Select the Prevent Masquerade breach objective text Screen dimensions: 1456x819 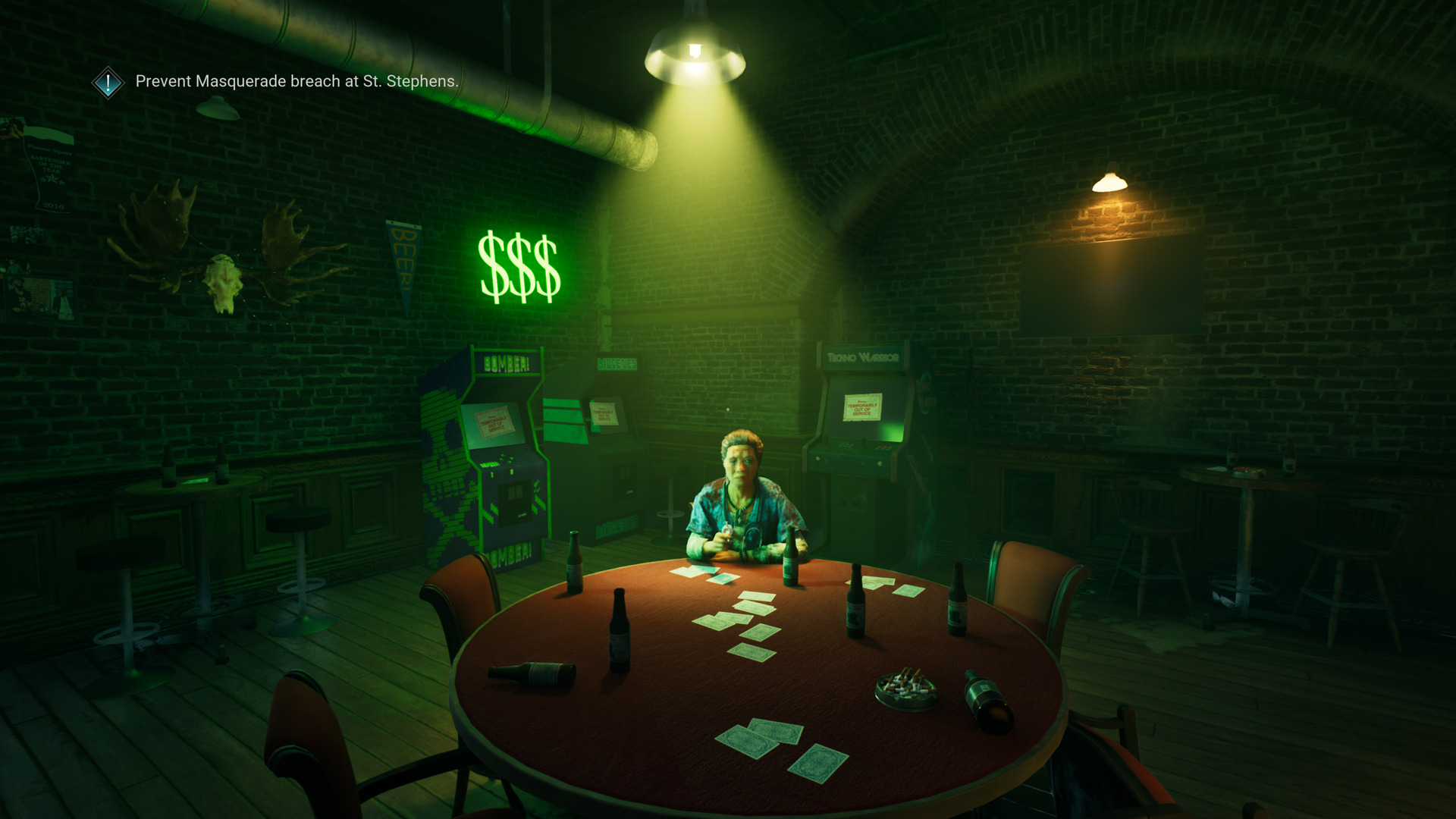pyautogui.click(x=297, y=81)
